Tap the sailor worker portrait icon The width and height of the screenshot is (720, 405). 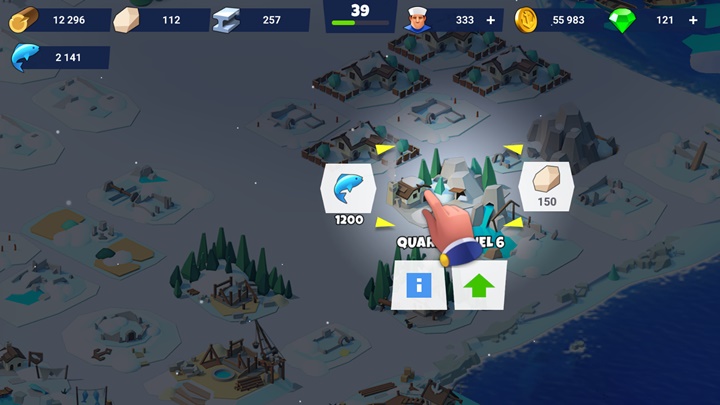417,19
